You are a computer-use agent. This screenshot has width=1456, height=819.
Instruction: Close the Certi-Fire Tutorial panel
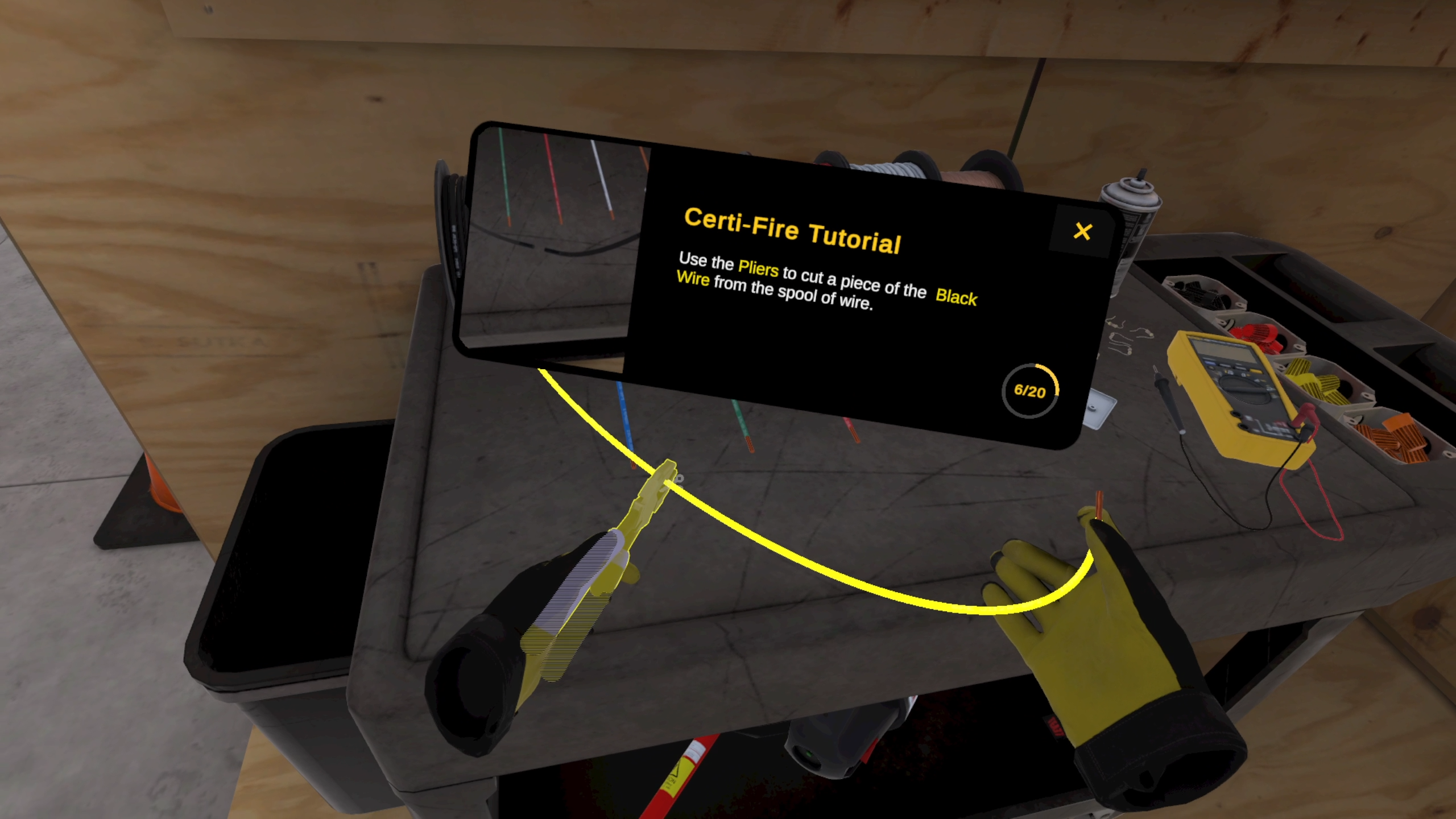coord(1082,231)
